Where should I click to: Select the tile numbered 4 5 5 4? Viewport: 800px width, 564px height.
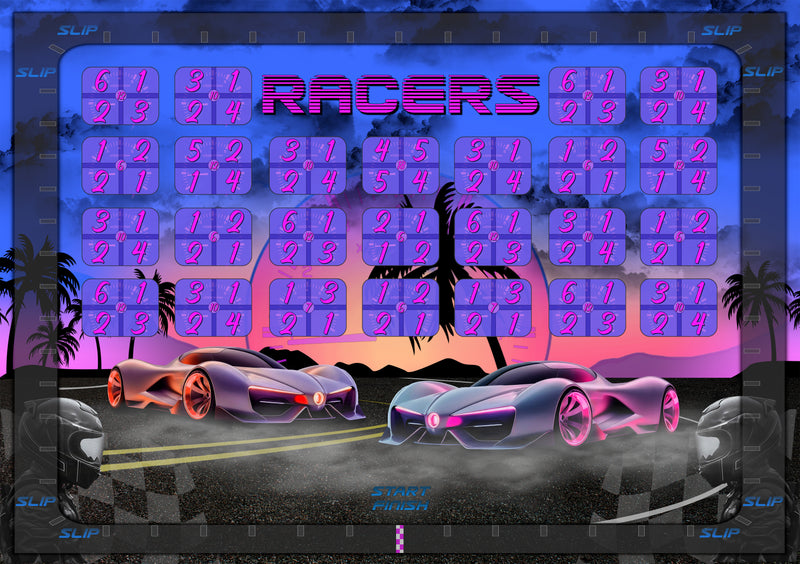(400, 166)
